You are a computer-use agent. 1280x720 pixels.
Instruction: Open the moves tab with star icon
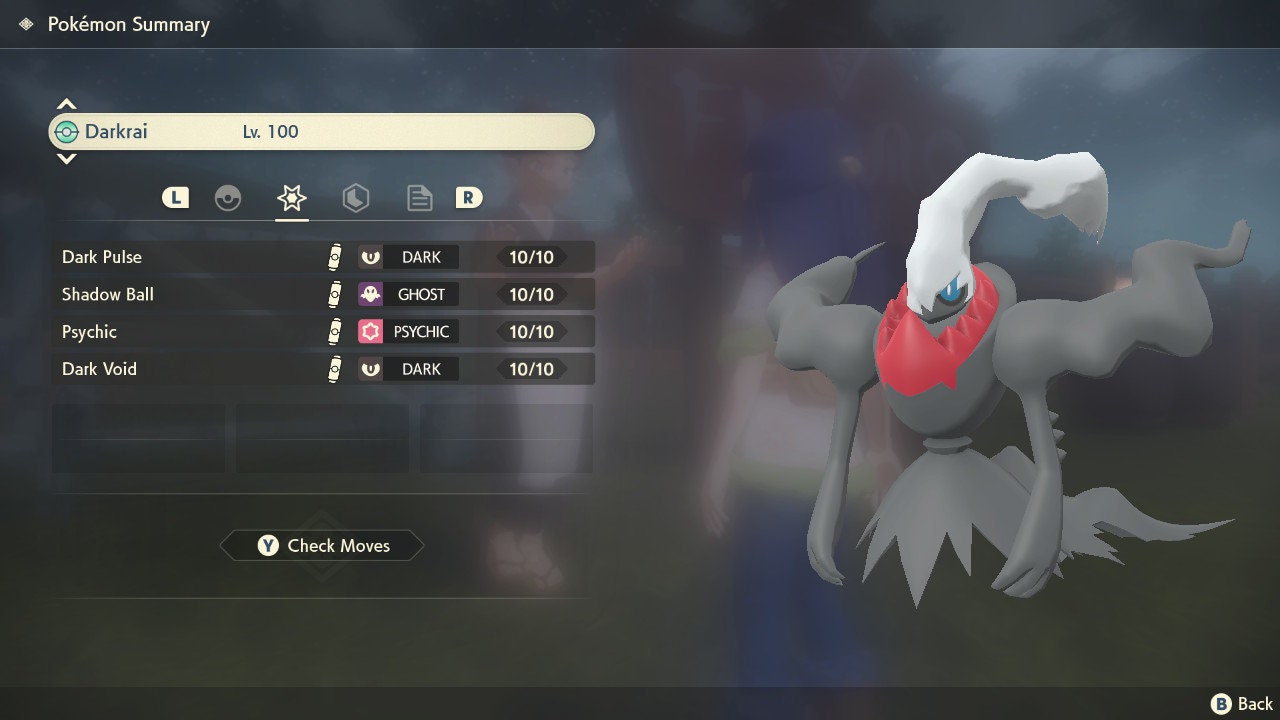click(291, 198)
